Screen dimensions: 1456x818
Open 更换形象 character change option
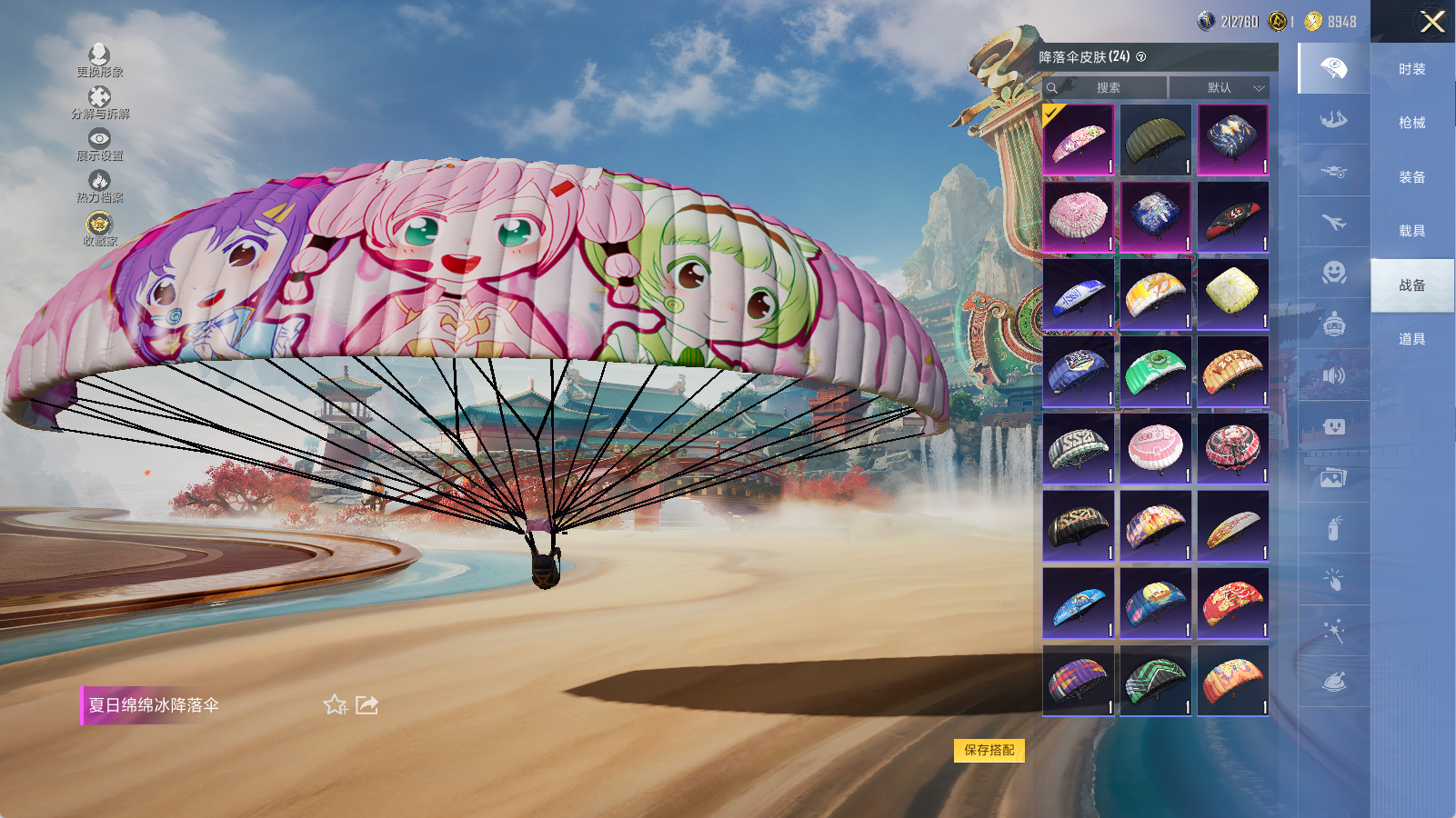point(99,60)
